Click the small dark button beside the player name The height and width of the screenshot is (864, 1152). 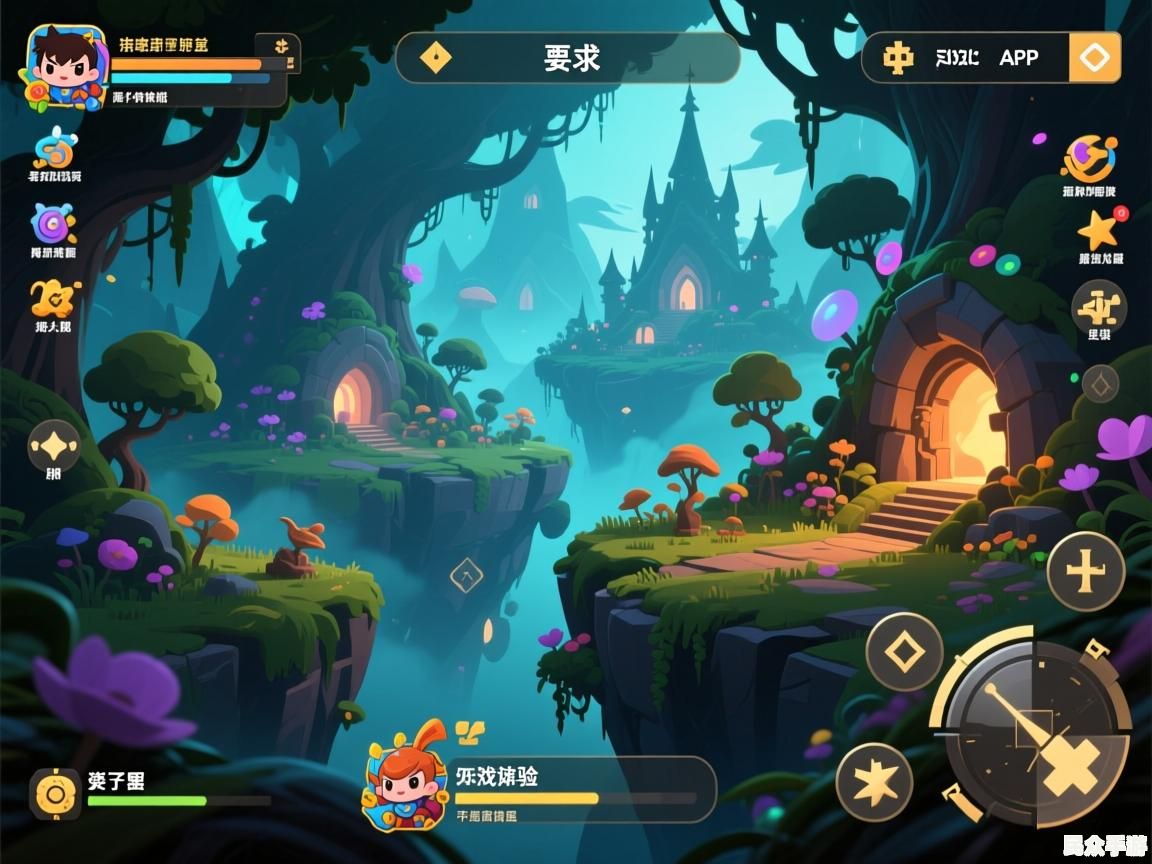[x=278, y=47]
